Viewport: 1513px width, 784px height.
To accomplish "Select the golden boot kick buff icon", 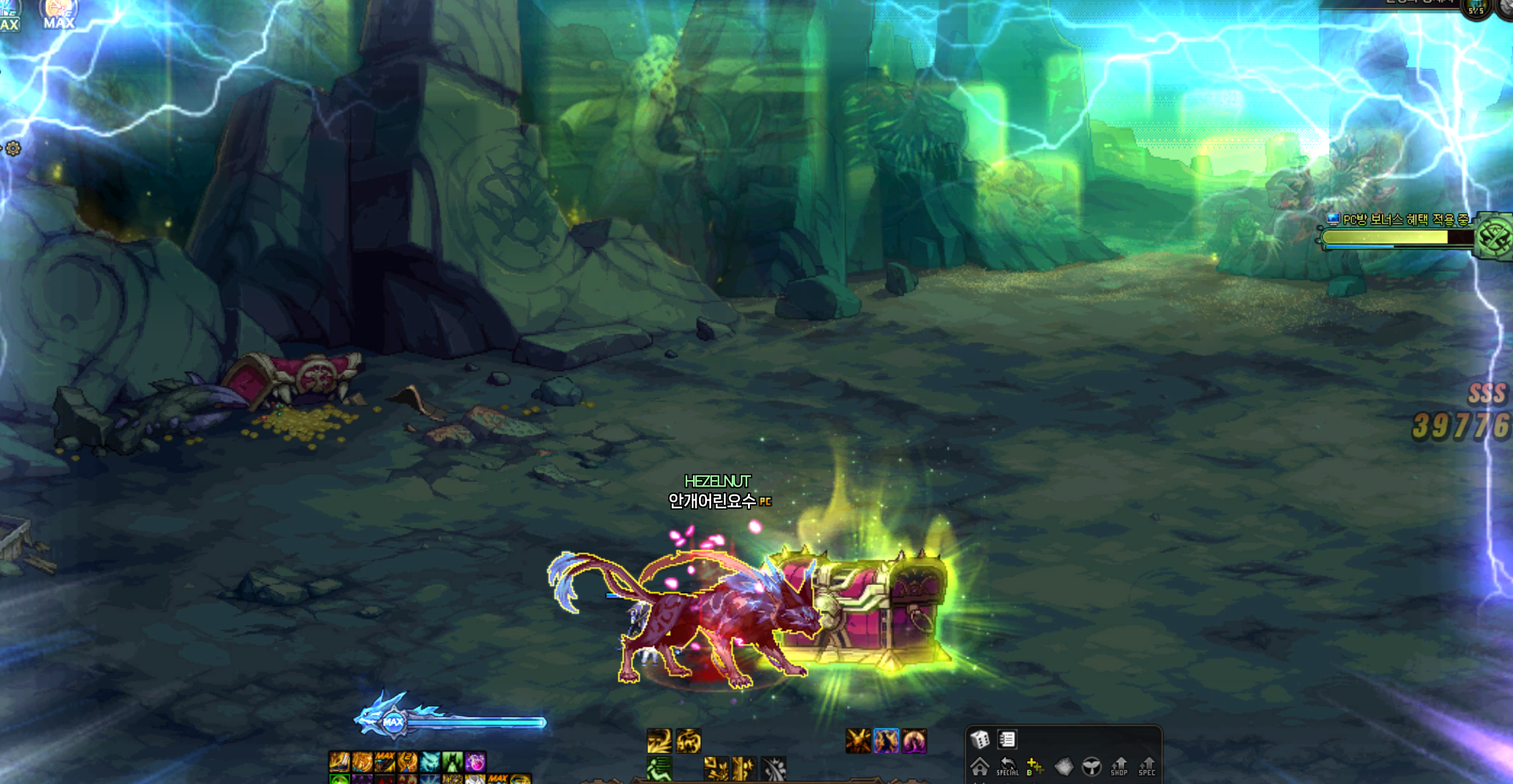I will [x=339, y=762].
